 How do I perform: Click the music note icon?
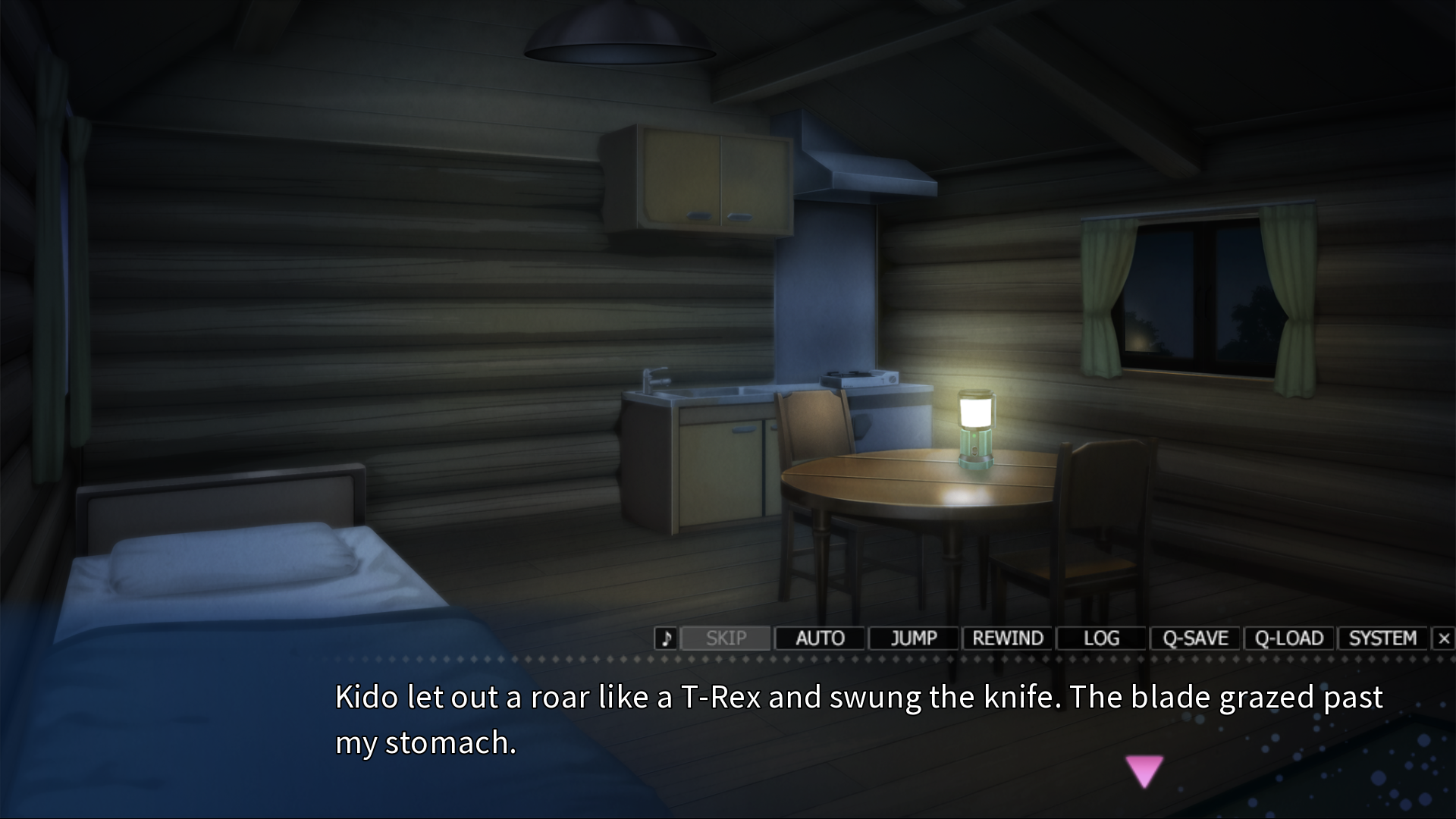click(x=665, y=639)
